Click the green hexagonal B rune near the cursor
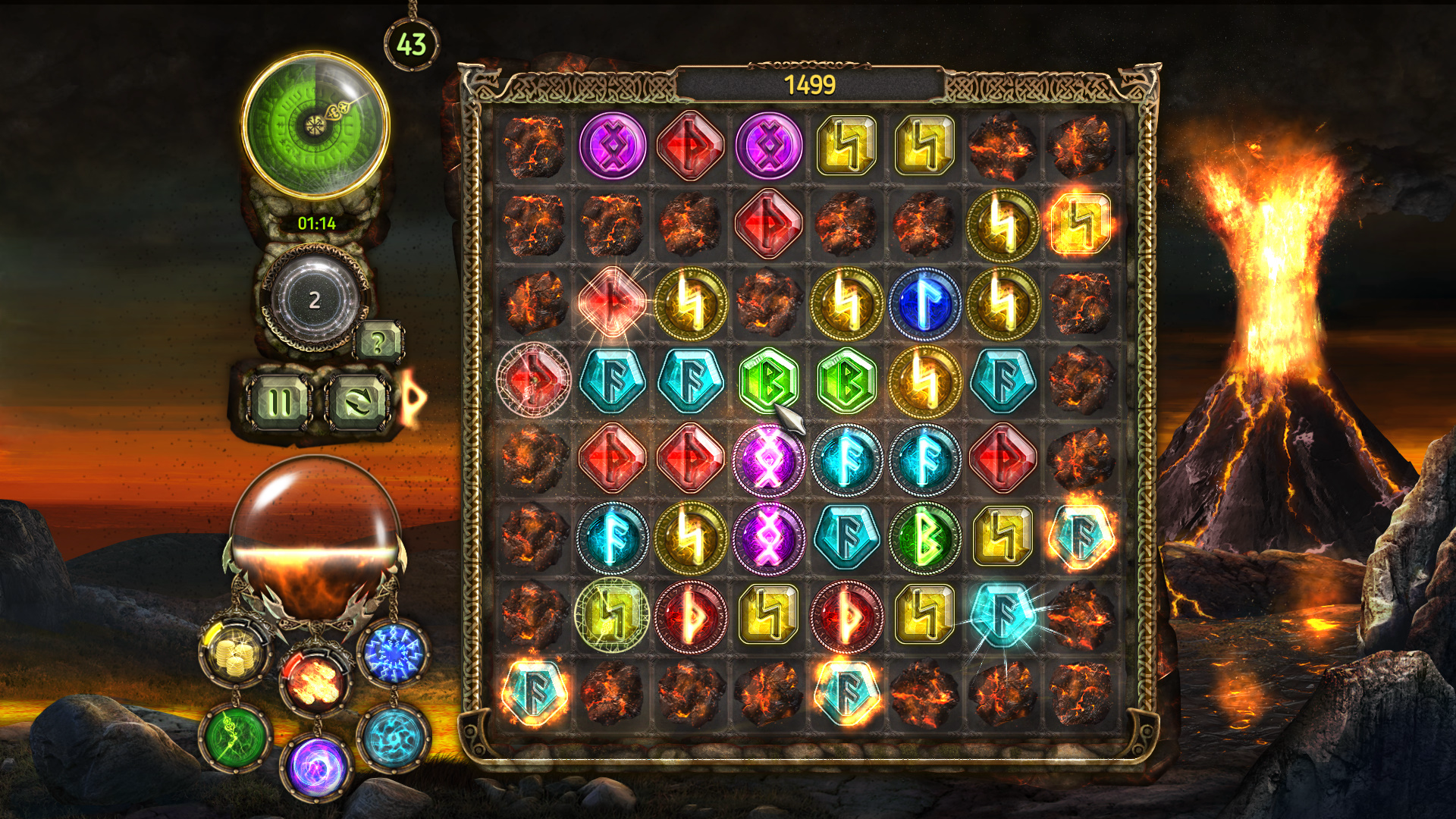 click(x=768, y=381)
